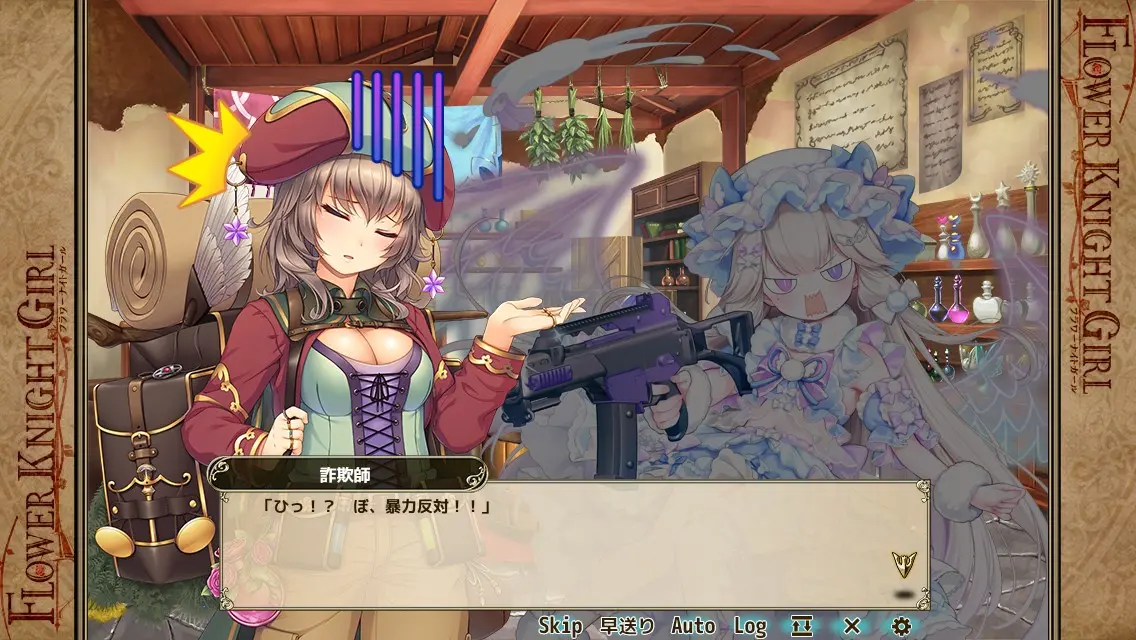Advance dialogue via the gold arrow indicator

point(904,564)
